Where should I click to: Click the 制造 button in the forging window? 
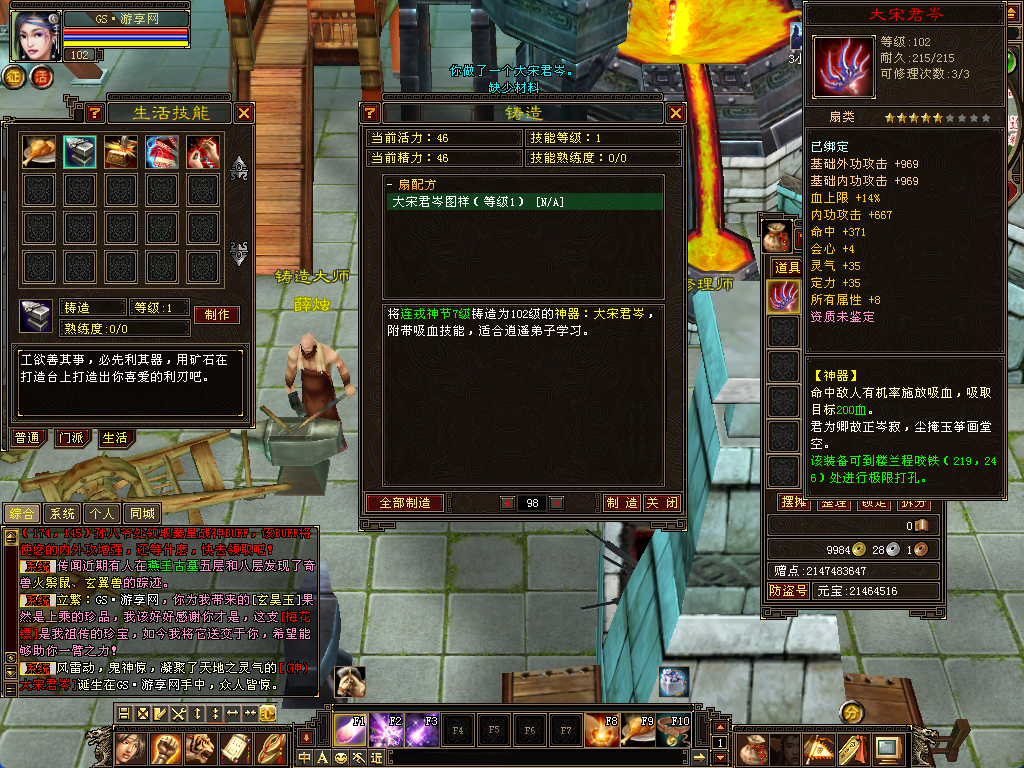pyautogui.click(x=622, y=503)
